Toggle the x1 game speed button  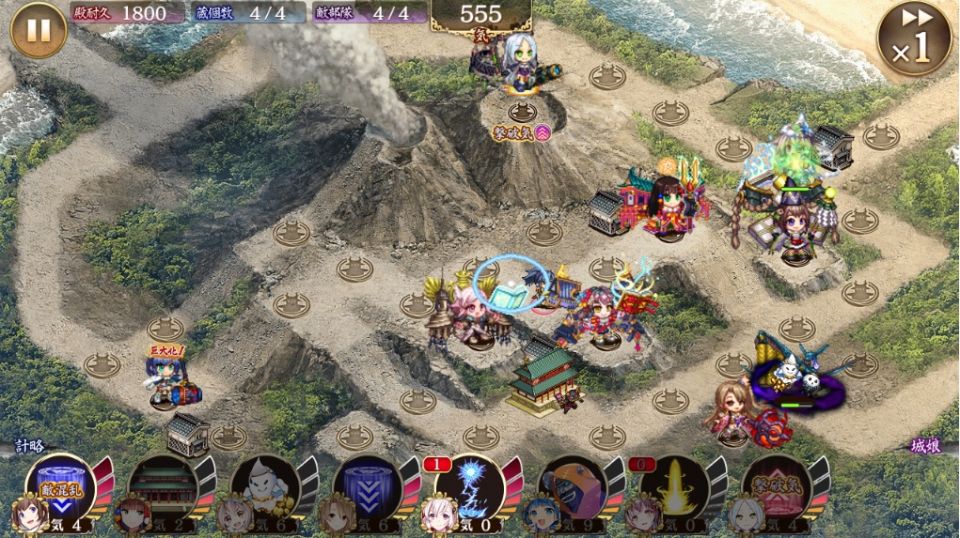(x=913, y=38)
